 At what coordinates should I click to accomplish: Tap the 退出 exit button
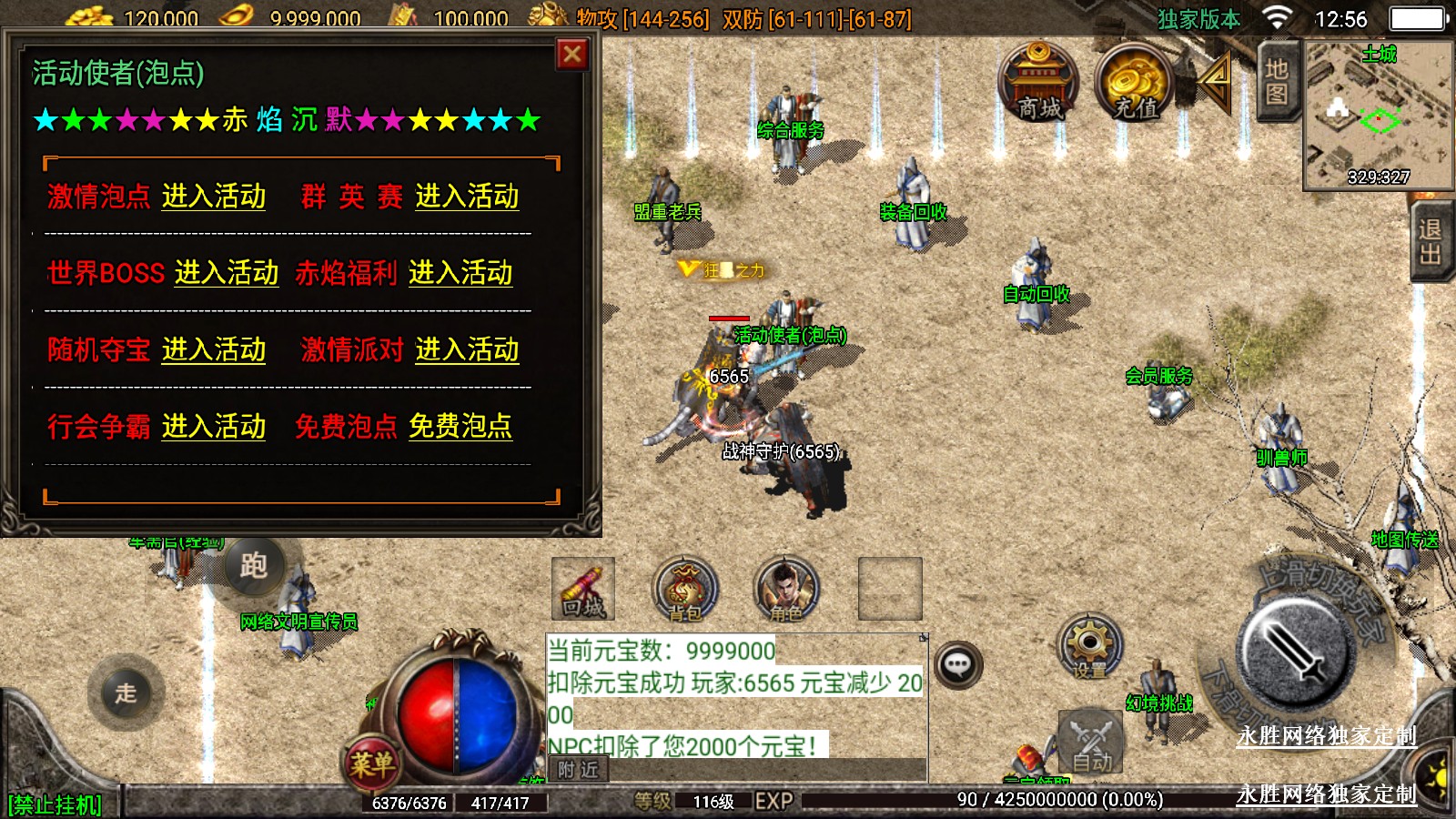pos(1431,241)
